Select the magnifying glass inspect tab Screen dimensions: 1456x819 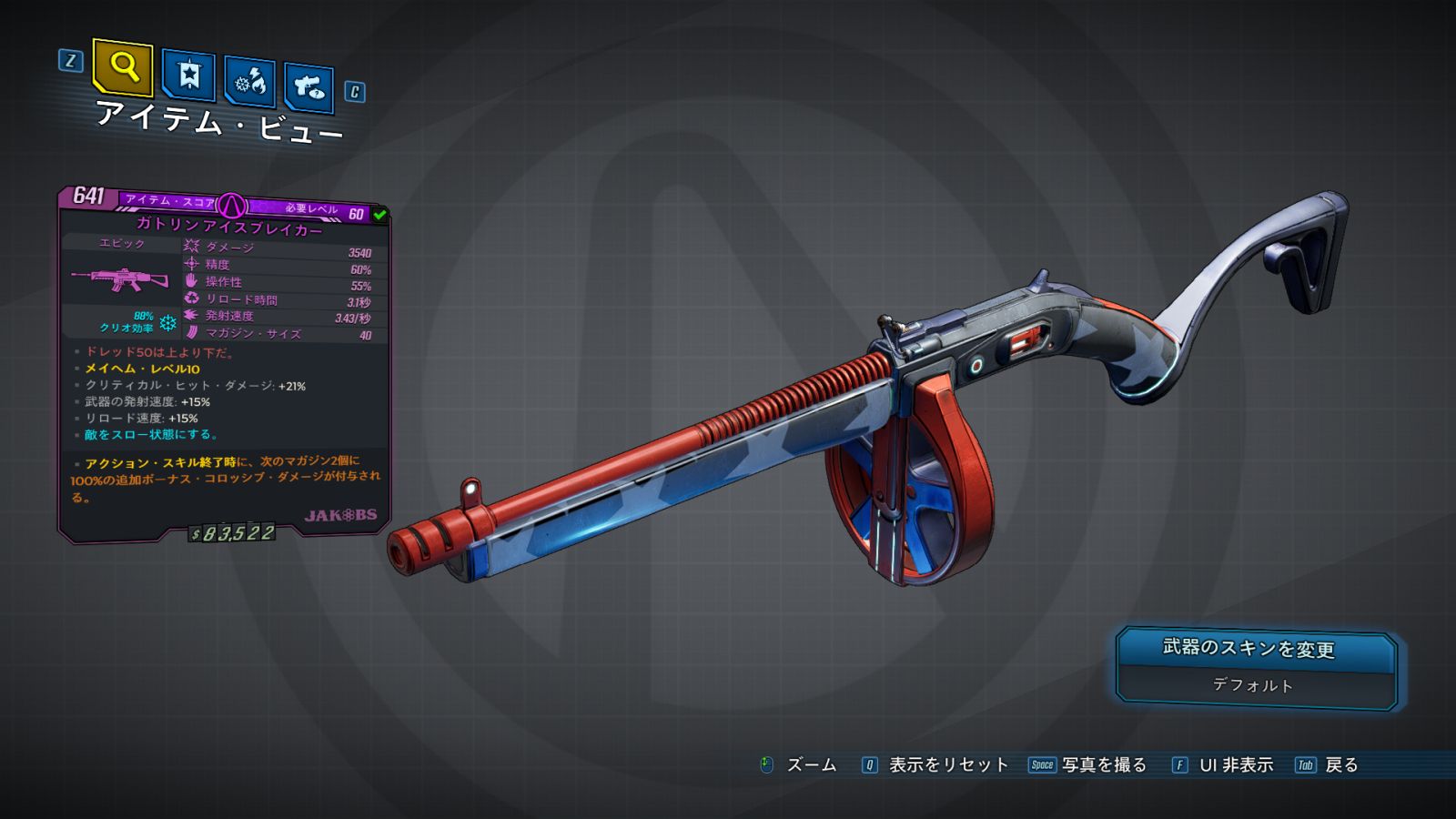pyautogui.click(x=123, y=66)
